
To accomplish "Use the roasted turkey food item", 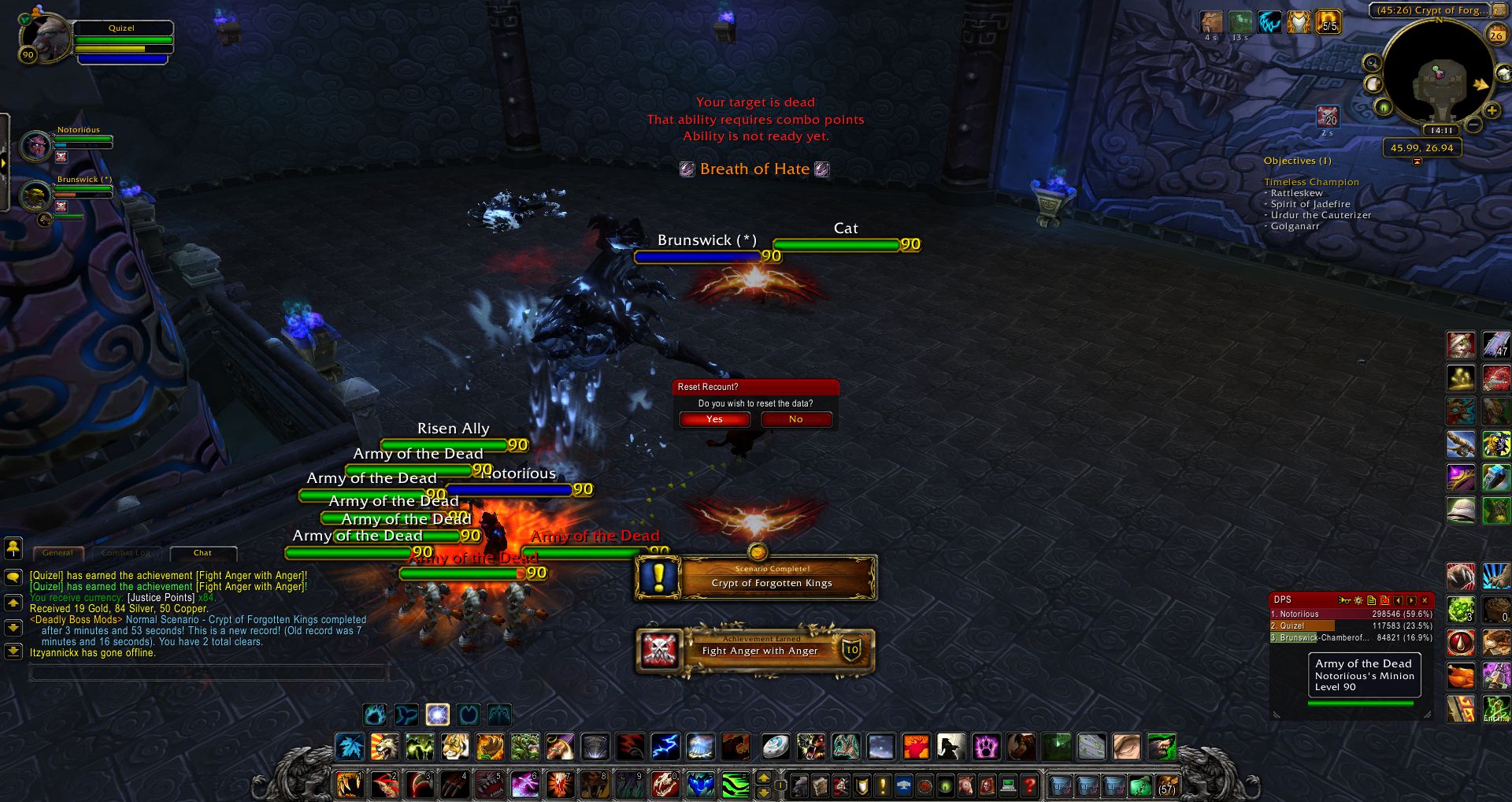I will pyautogui.click(x=1461, y=676).
